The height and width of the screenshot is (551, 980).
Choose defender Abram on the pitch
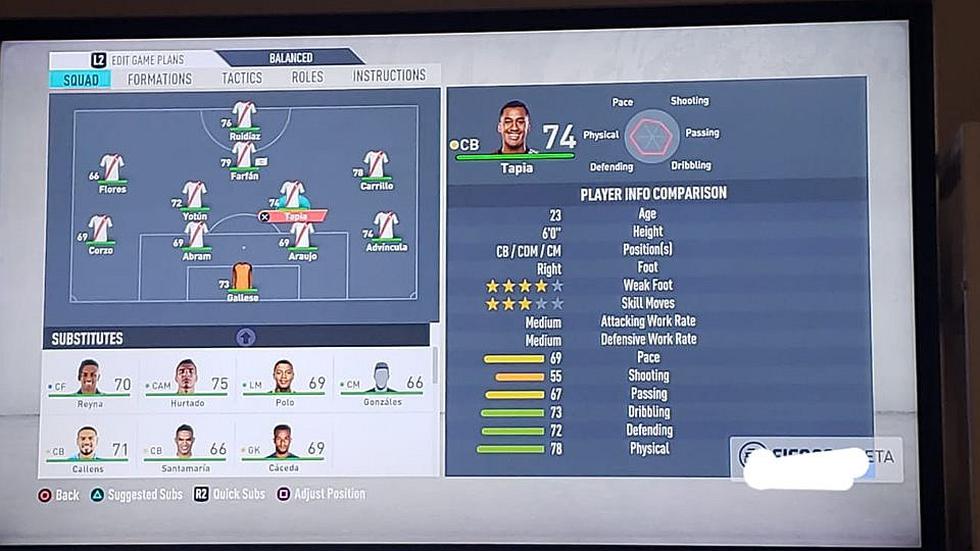coord(197,237)
